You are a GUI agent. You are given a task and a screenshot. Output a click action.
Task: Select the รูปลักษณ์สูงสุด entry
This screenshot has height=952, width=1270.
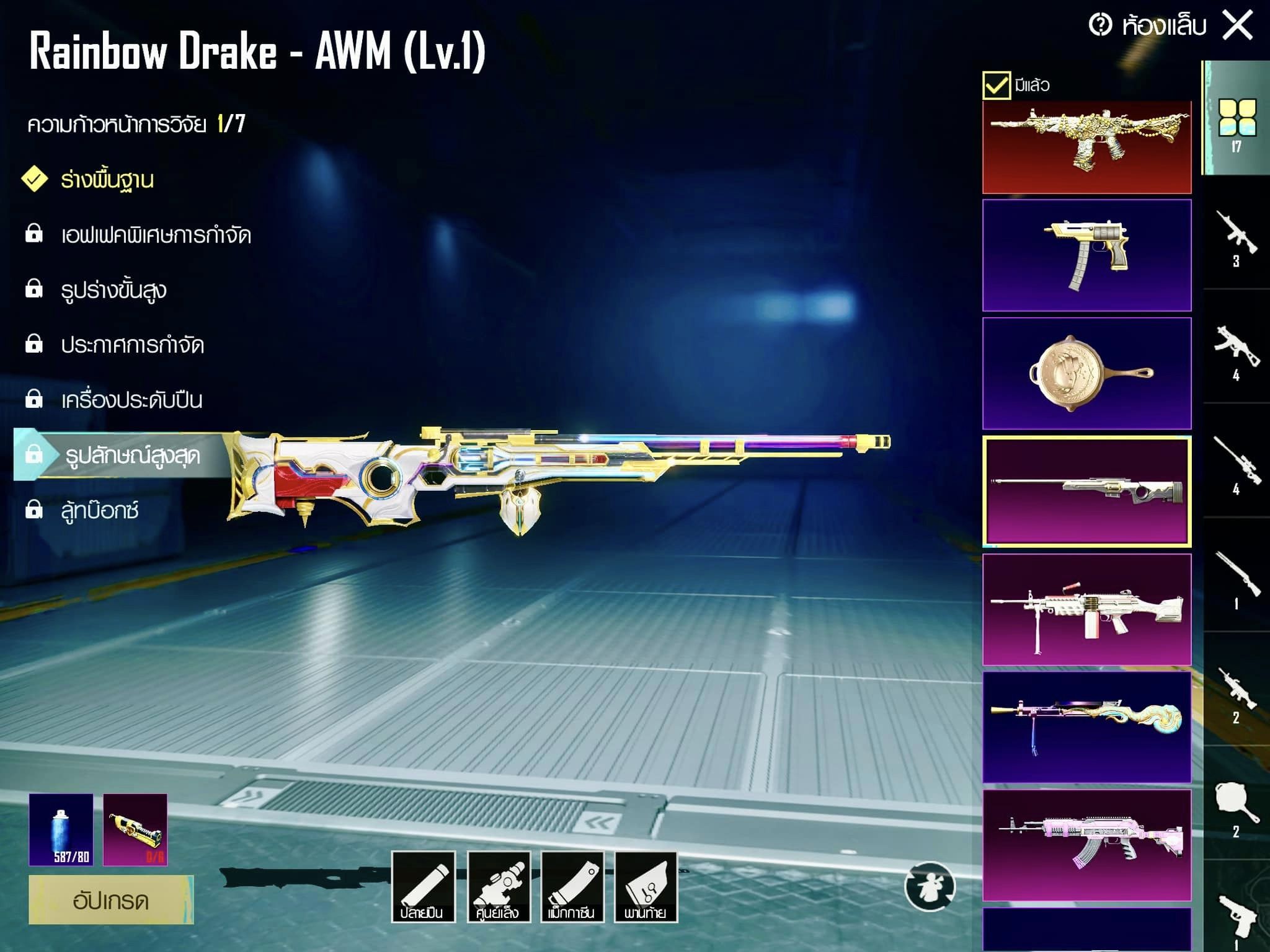132,456
